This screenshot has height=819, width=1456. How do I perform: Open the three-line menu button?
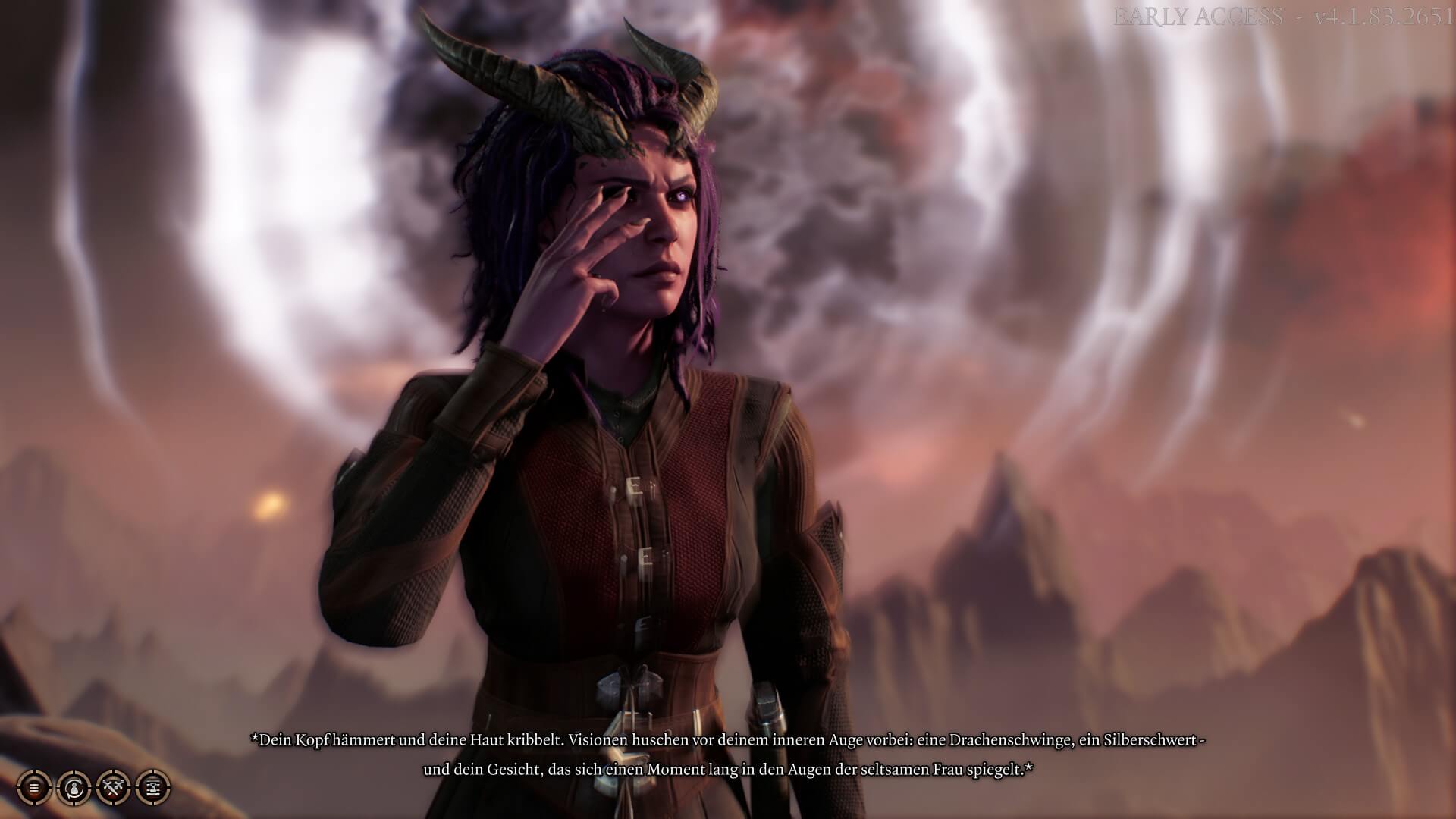tap(34, 788)
